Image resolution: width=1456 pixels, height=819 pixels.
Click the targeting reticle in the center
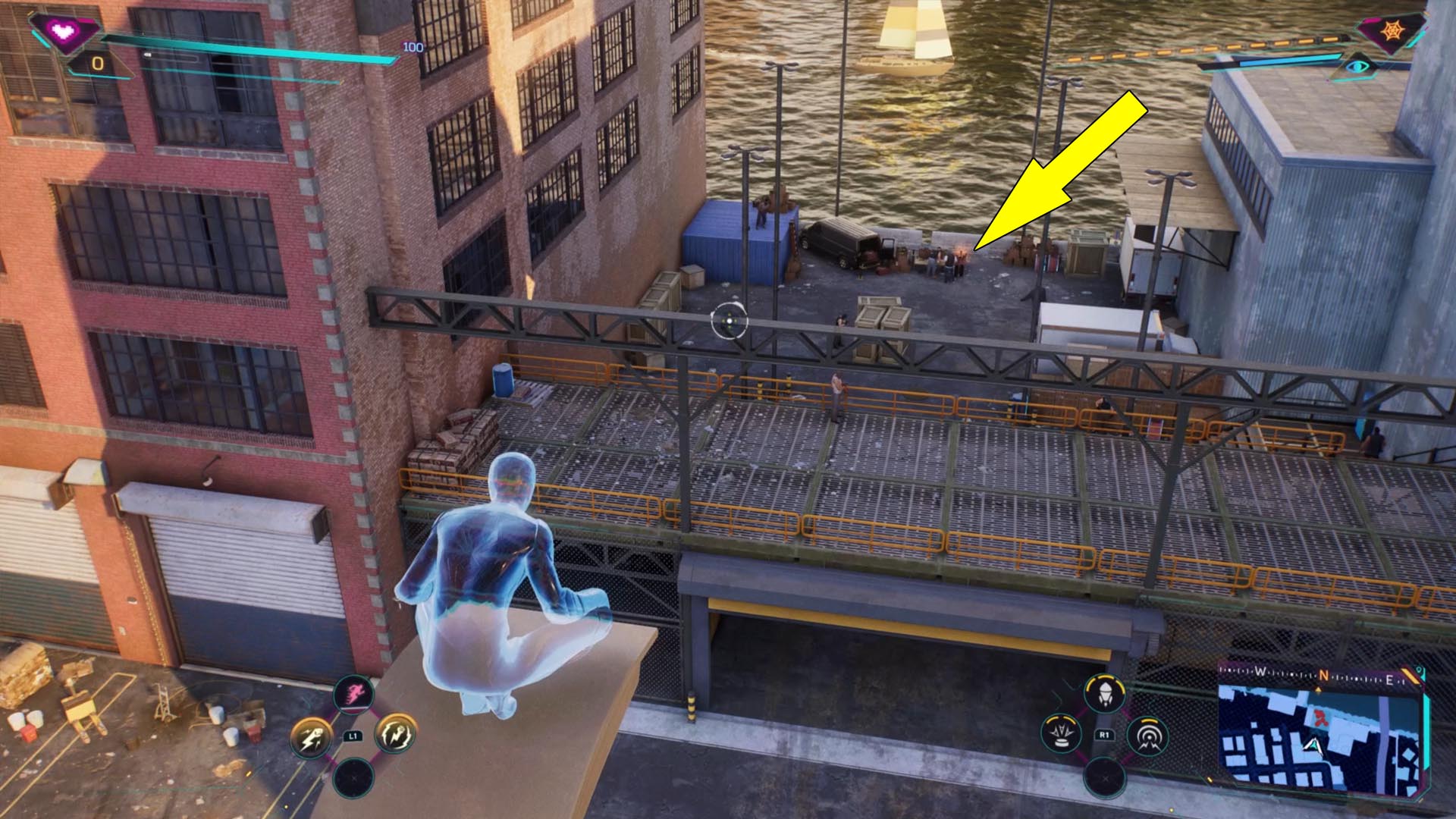point(729,322)
